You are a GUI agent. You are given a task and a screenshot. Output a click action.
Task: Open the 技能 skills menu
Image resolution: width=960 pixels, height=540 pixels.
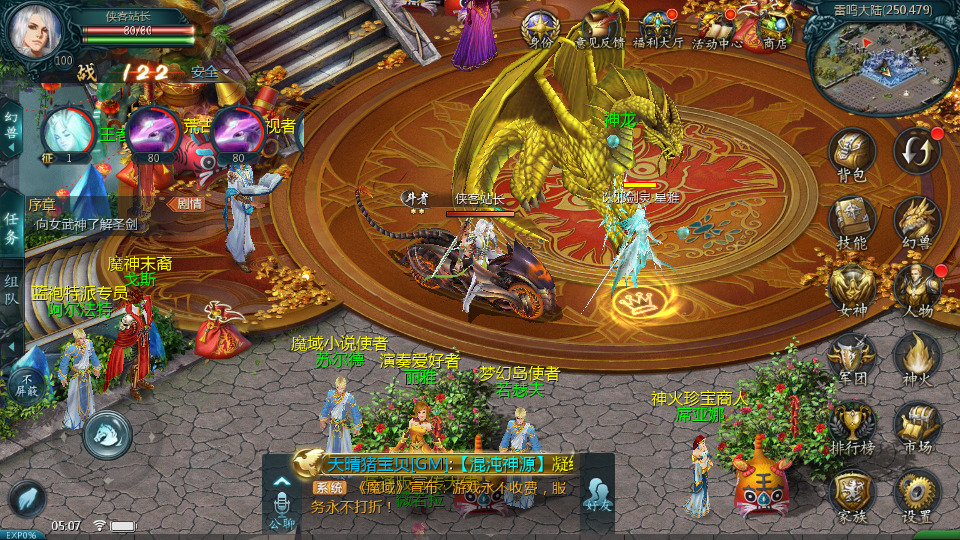click(x=852, y=220)
